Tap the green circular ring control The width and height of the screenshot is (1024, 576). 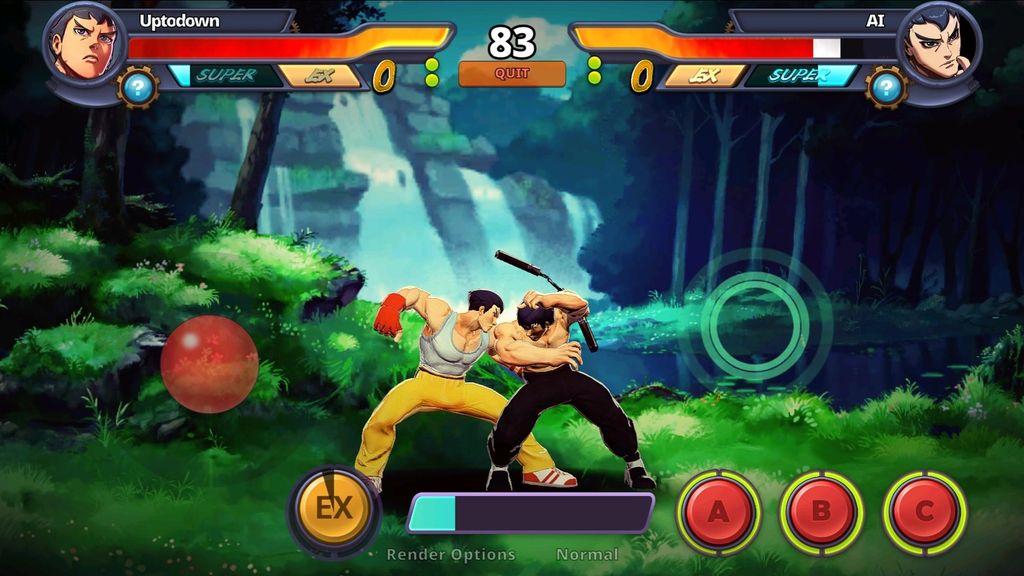(755, 322)
